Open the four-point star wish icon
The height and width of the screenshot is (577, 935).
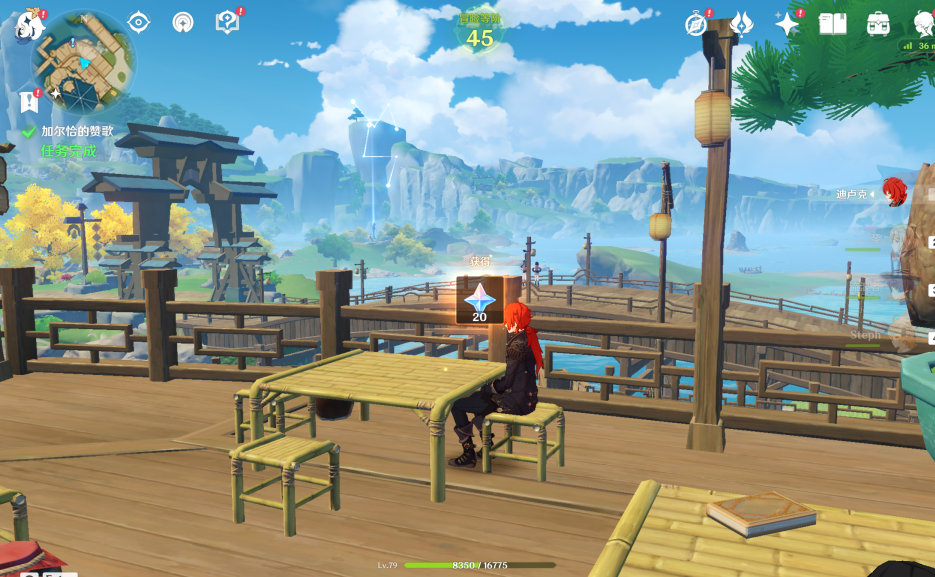[x=787, y=24]
